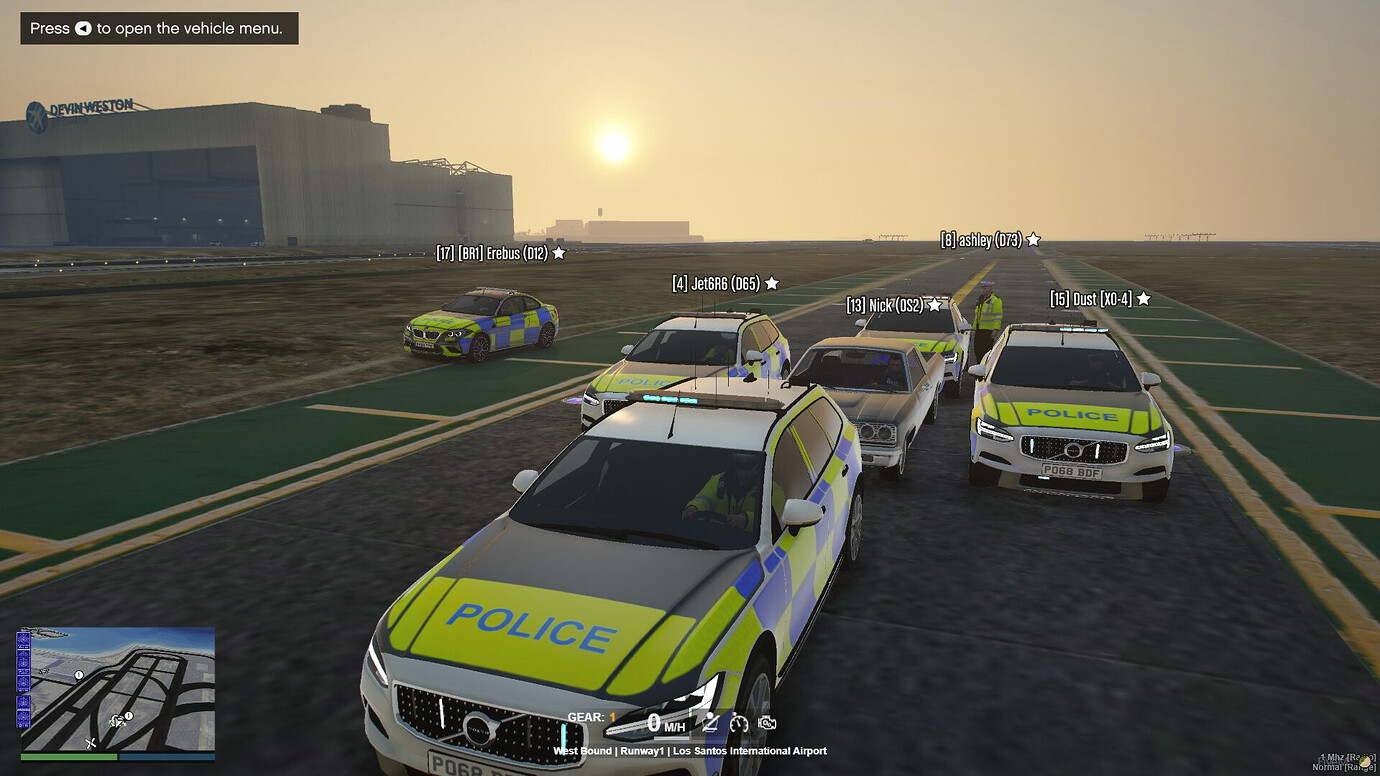1380x776 pixels.
Task: Expand the GEAR indicator display
Action: click(590, 716)
